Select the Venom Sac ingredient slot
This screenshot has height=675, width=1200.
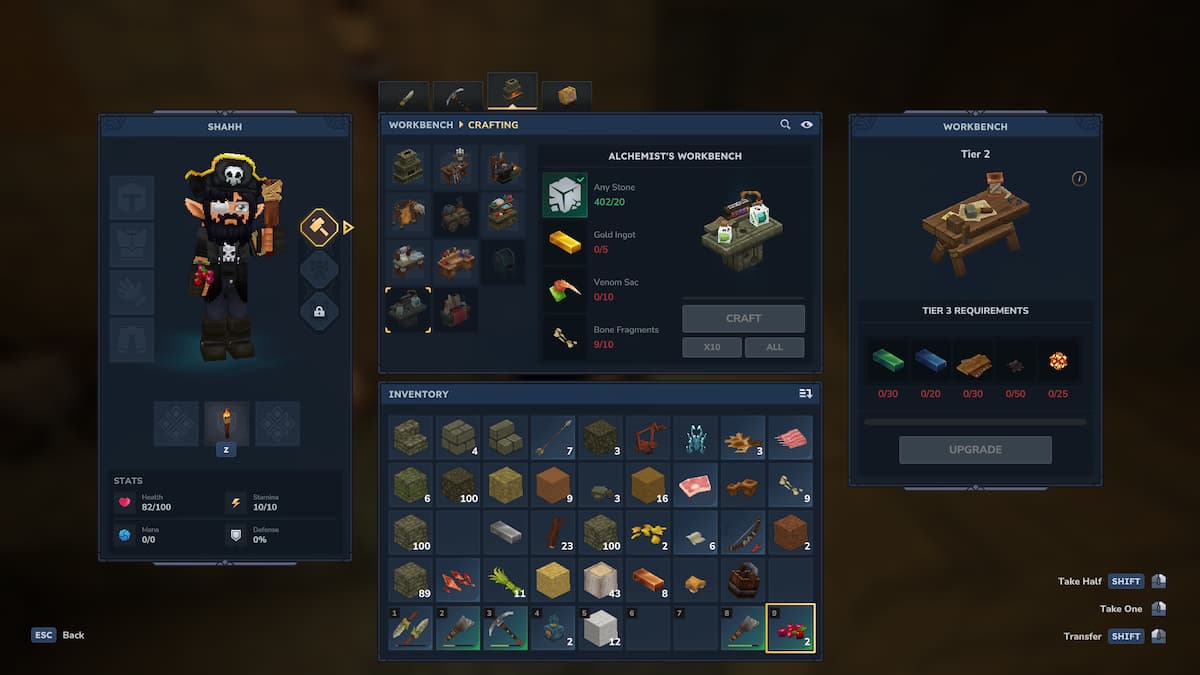(565, 289)
